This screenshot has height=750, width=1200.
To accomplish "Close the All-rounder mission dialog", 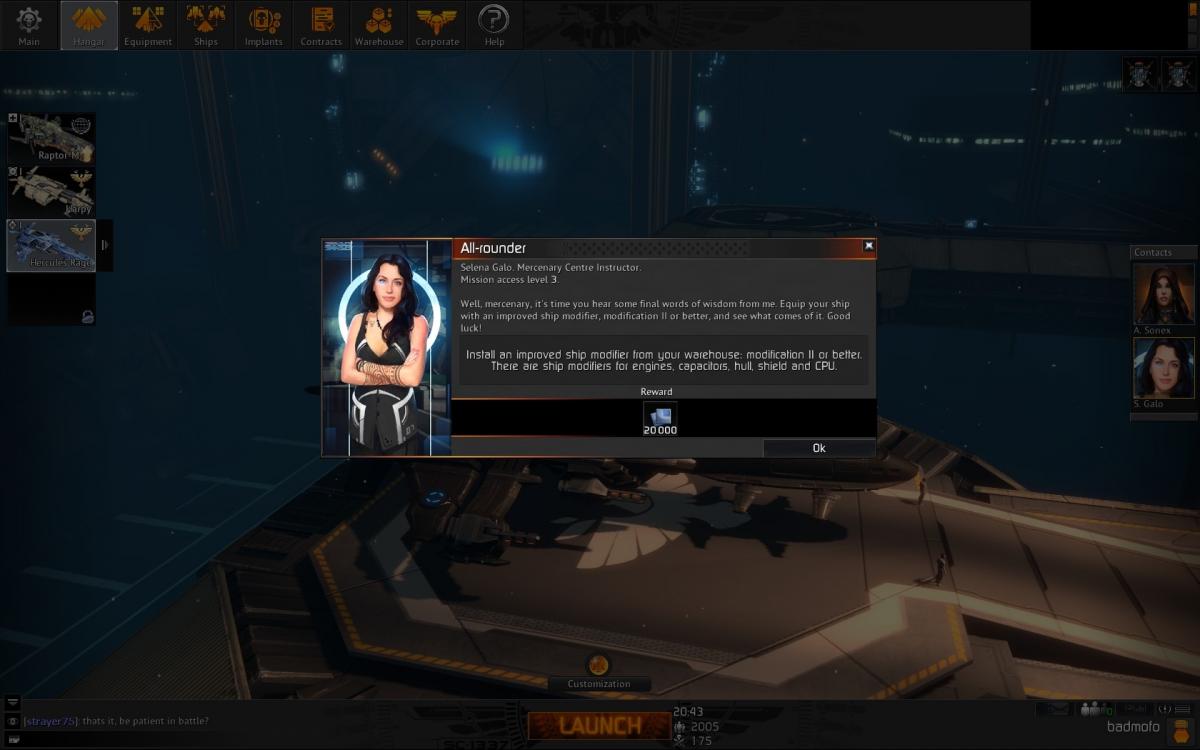I will pos(868,246).
